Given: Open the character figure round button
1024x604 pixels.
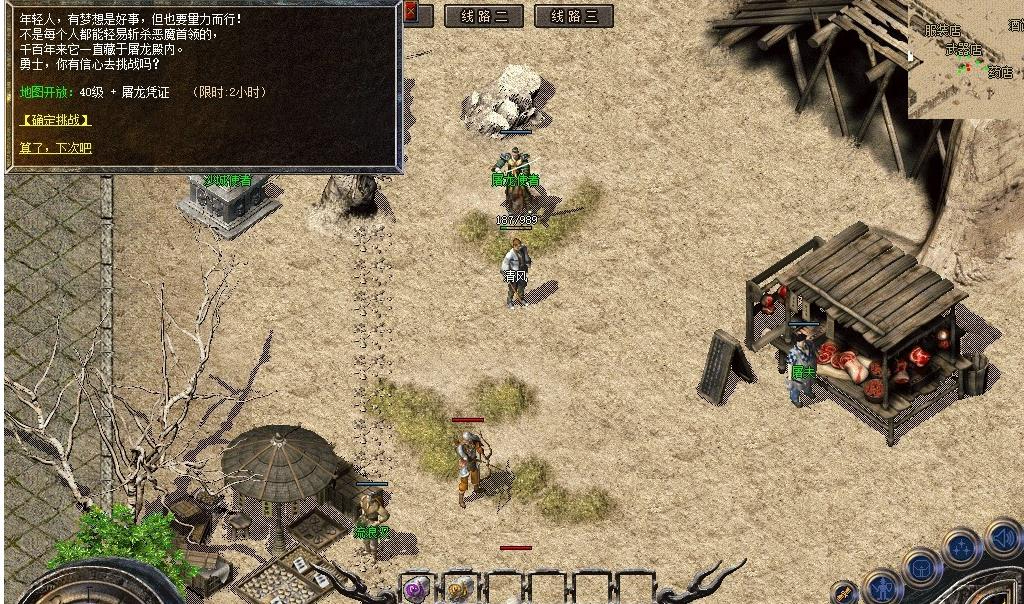Looking at the screenshot, I should pyautogui.click(x=882, y=586).
